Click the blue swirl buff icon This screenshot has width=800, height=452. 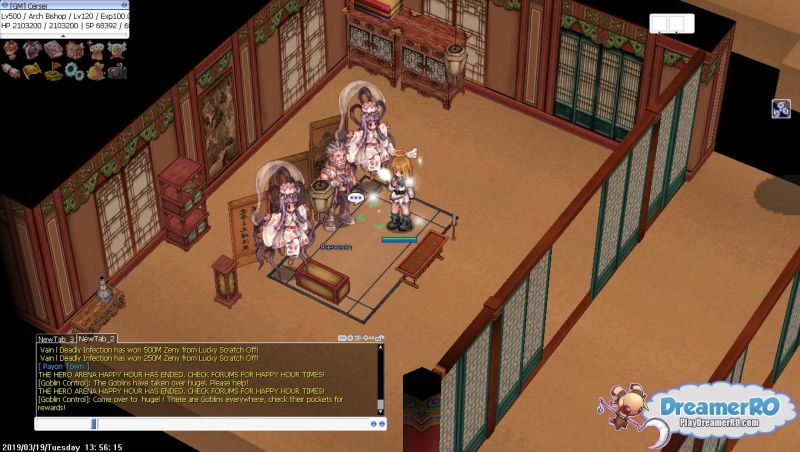click(780, 109)
